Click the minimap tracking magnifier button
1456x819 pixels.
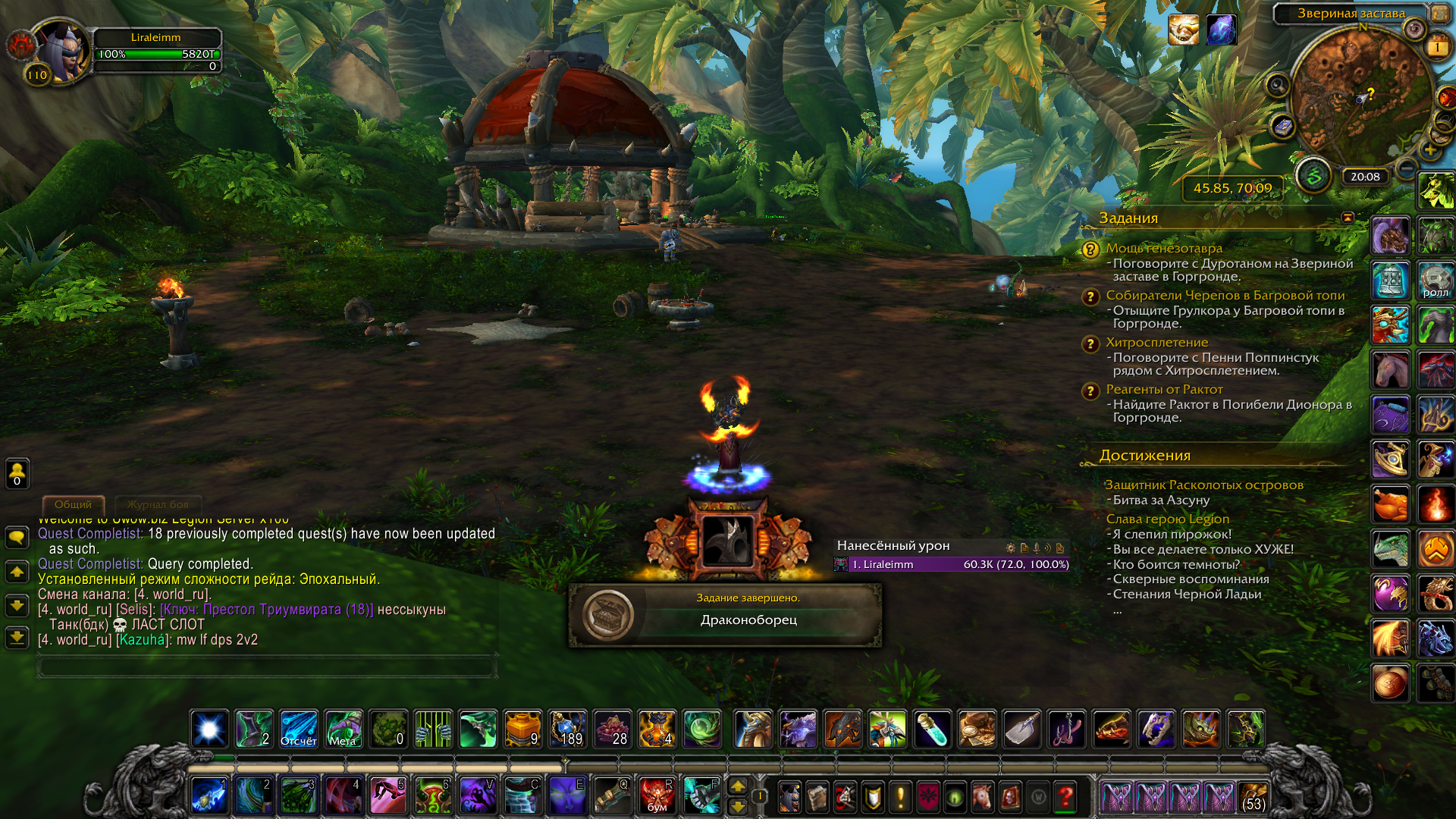click(x=1278, y=85)
